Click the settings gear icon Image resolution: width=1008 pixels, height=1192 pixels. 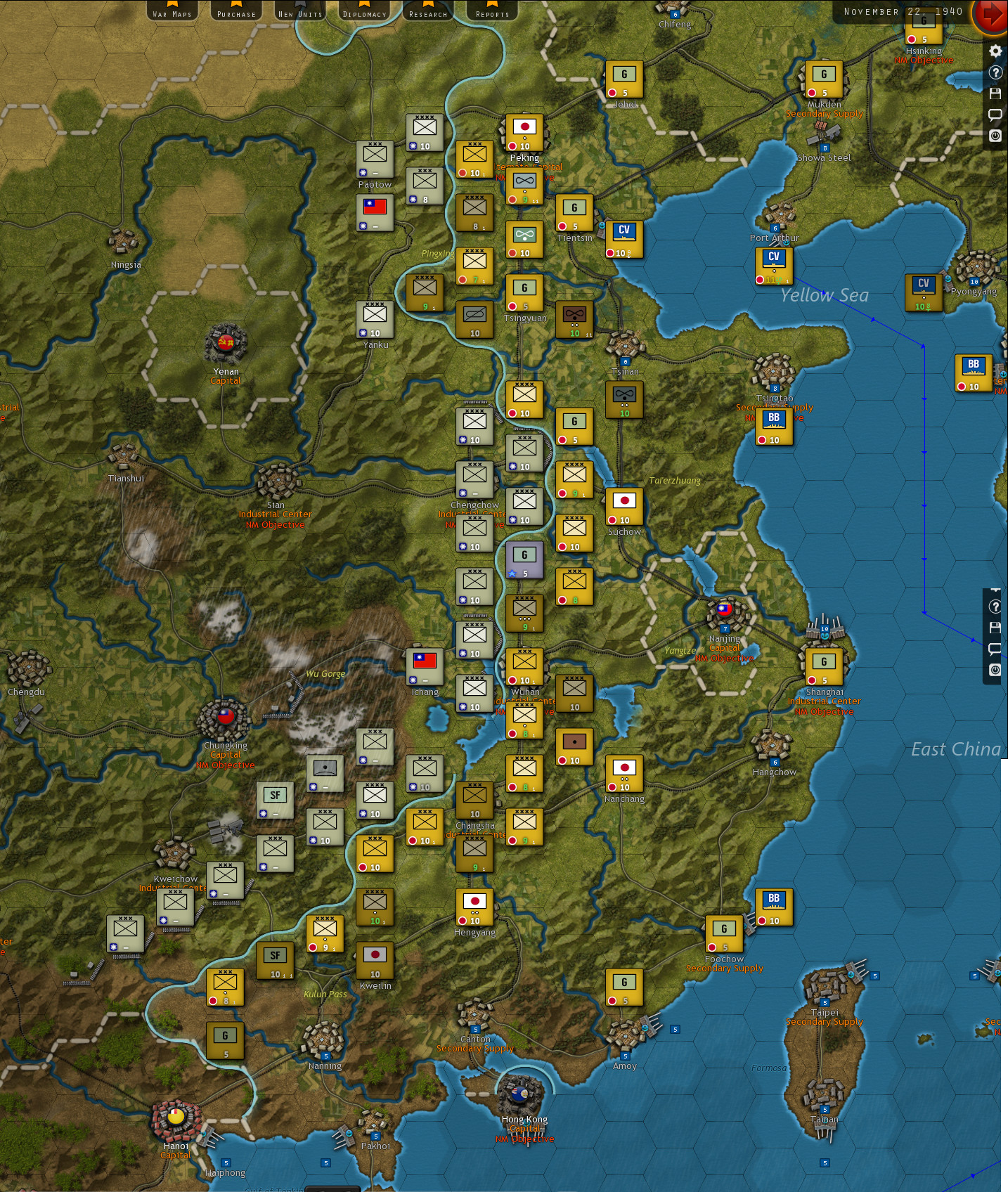point(995,51)
